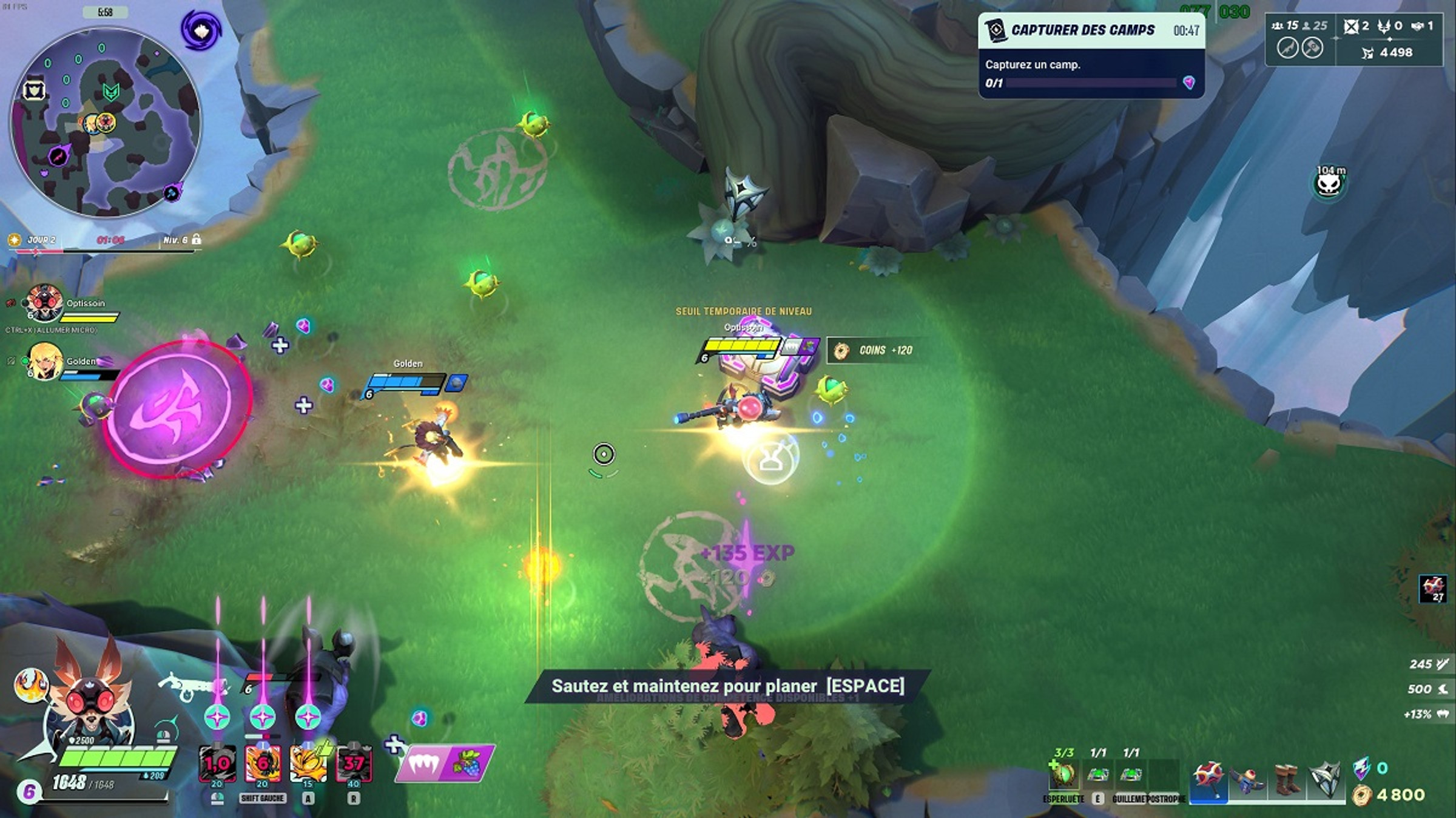Select the Capturer des Camps objective tracker
Image resolution: width=1456 pixels, height=818 pixels.
pos(1091,55)
